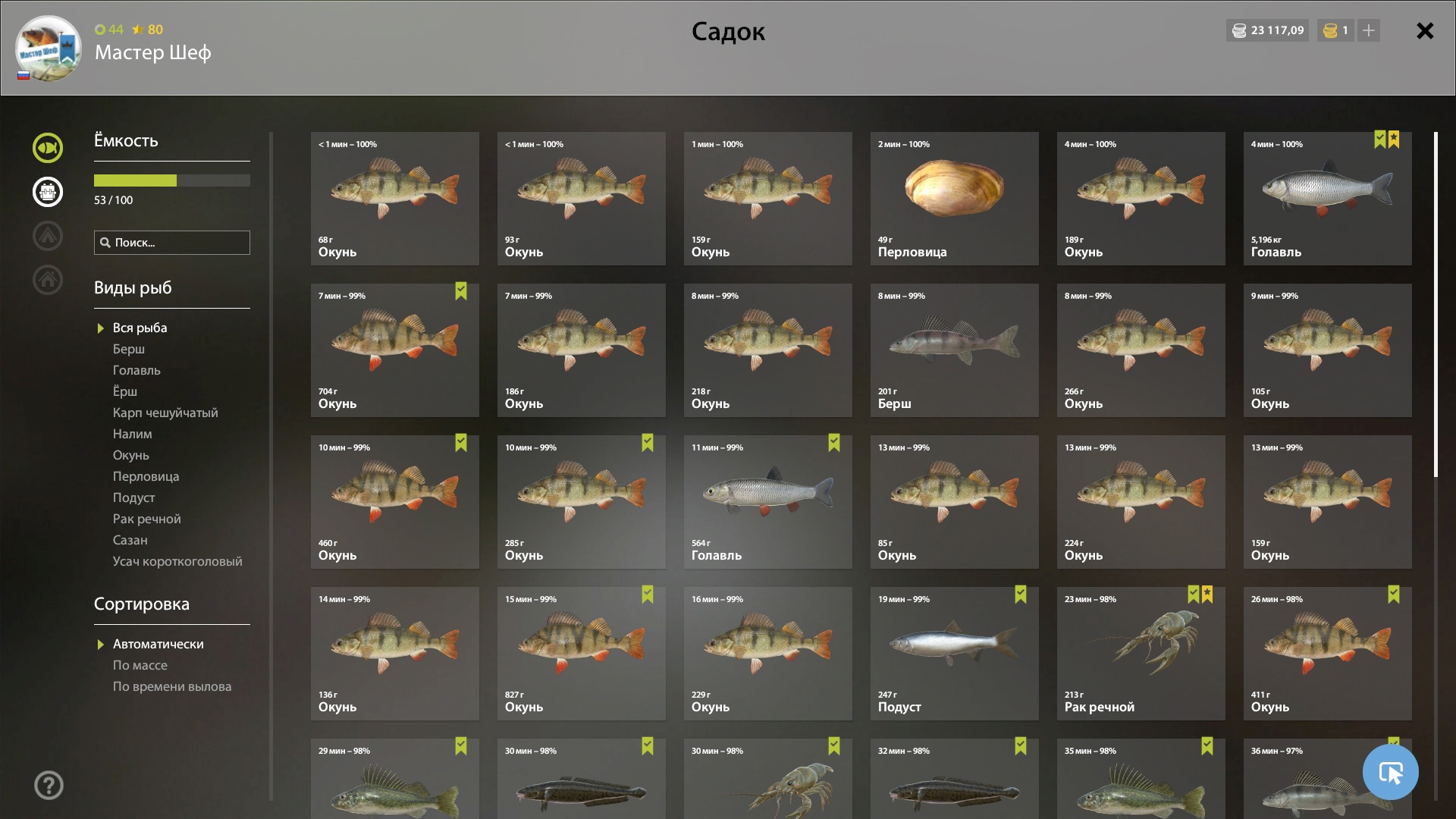The width and height of the screenshot is (1456, 819).
Task: Show only Ёрш fish
Action: click(125, 391)
